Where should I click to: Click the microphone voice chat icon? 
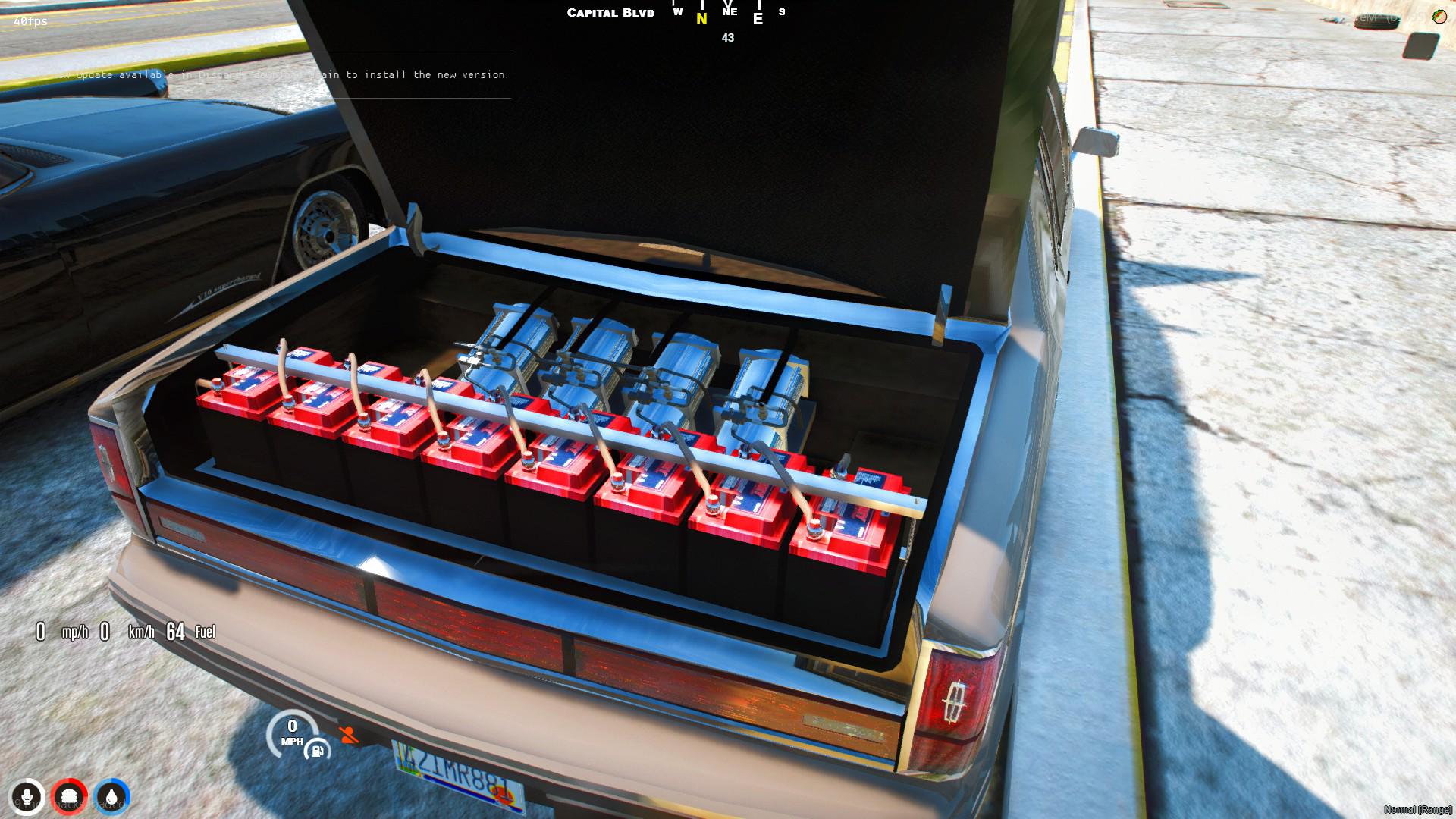tap(28, 796)
